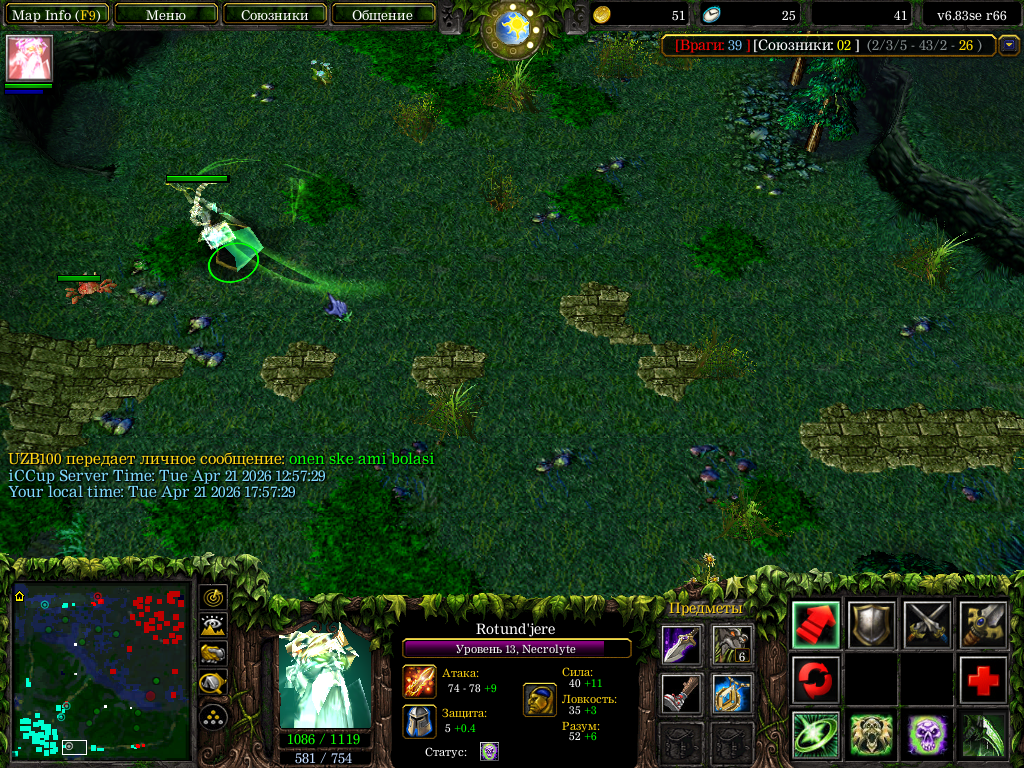Open the Map Info (F9) panel

pyautogui.click(x=56, y=15)
